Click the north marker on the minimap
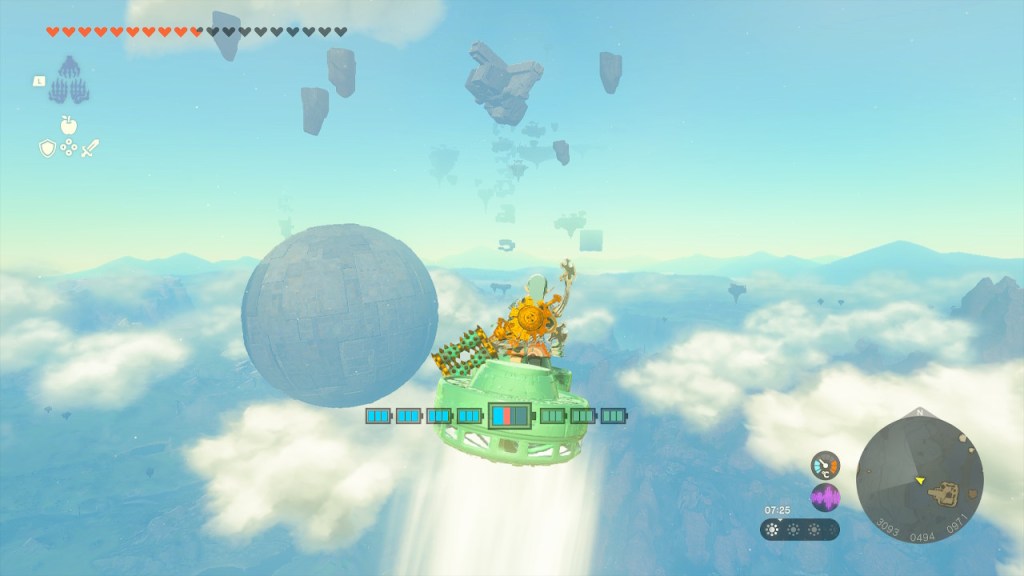The width and height of the screenshot is (1024, 576). click(x=919, y=412)
